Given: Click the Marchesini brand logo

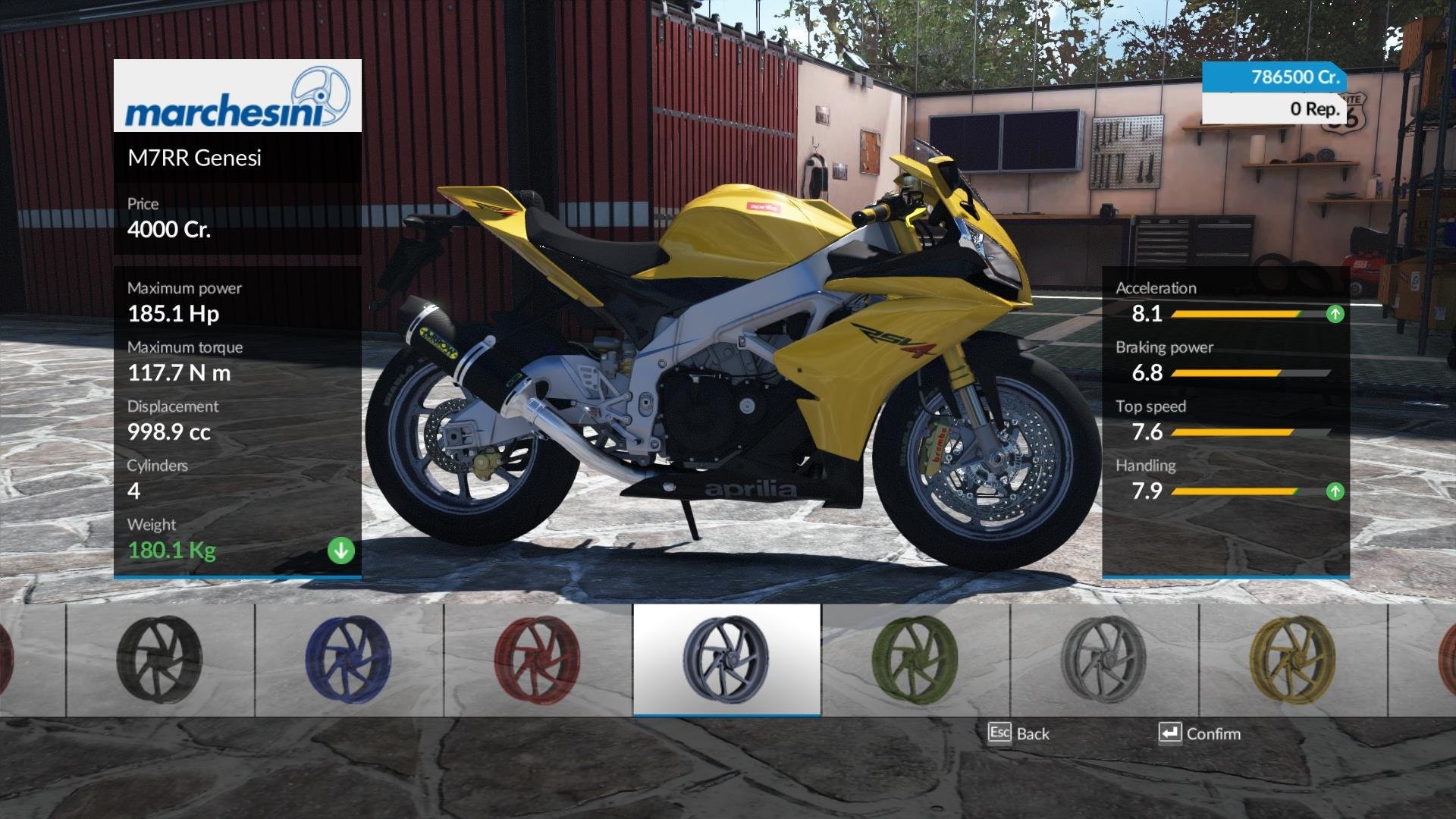Looking at the screenshot, I should [237, 99].
